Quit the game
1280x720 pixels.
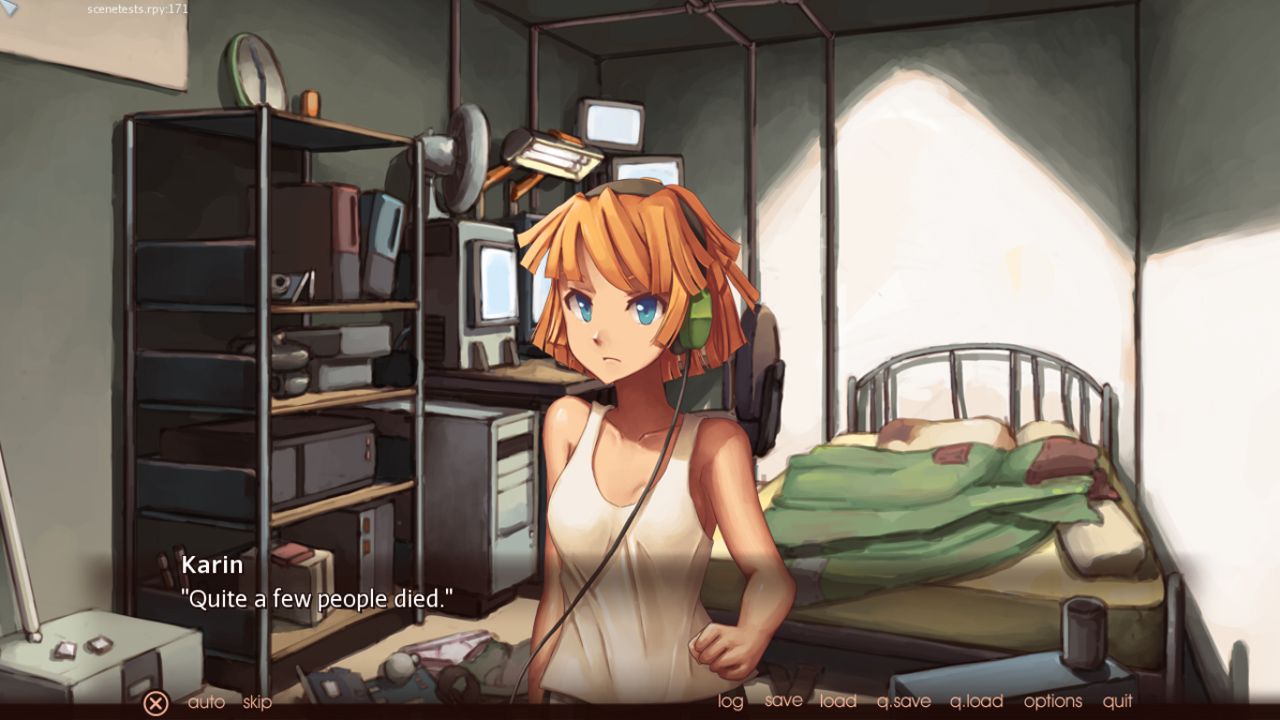(x=1118, y=701)
